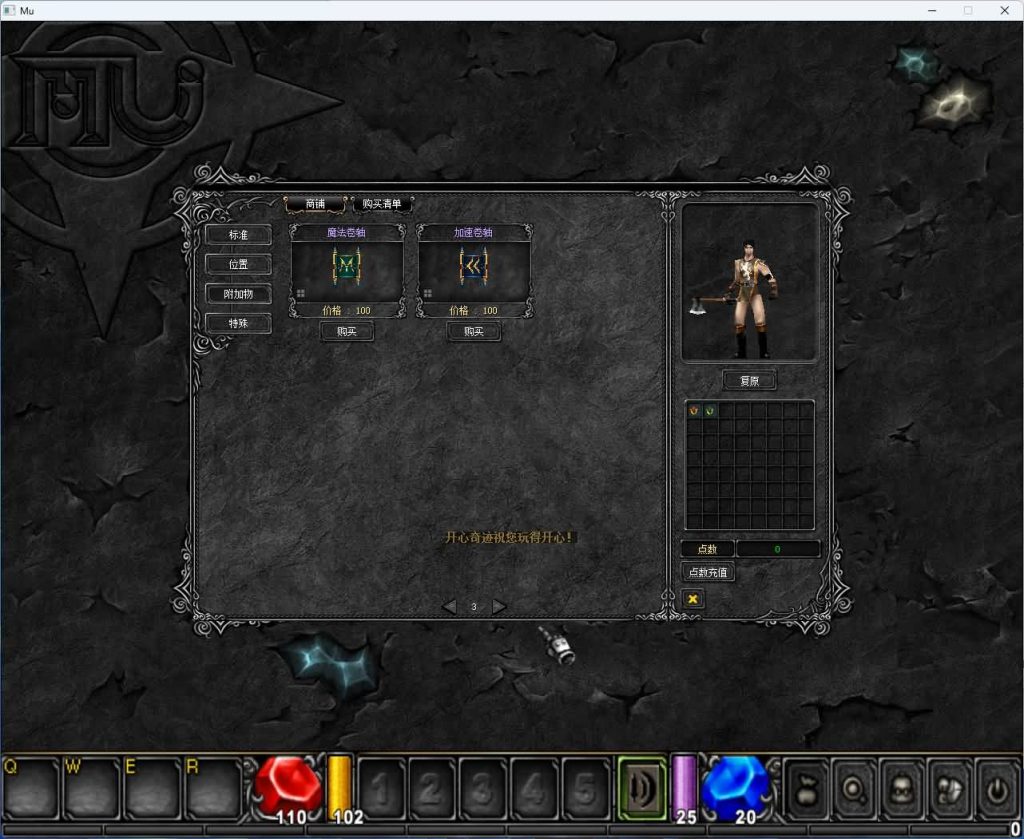Buy the 加速卷轴 with its 购买 button

click(474, 331)
